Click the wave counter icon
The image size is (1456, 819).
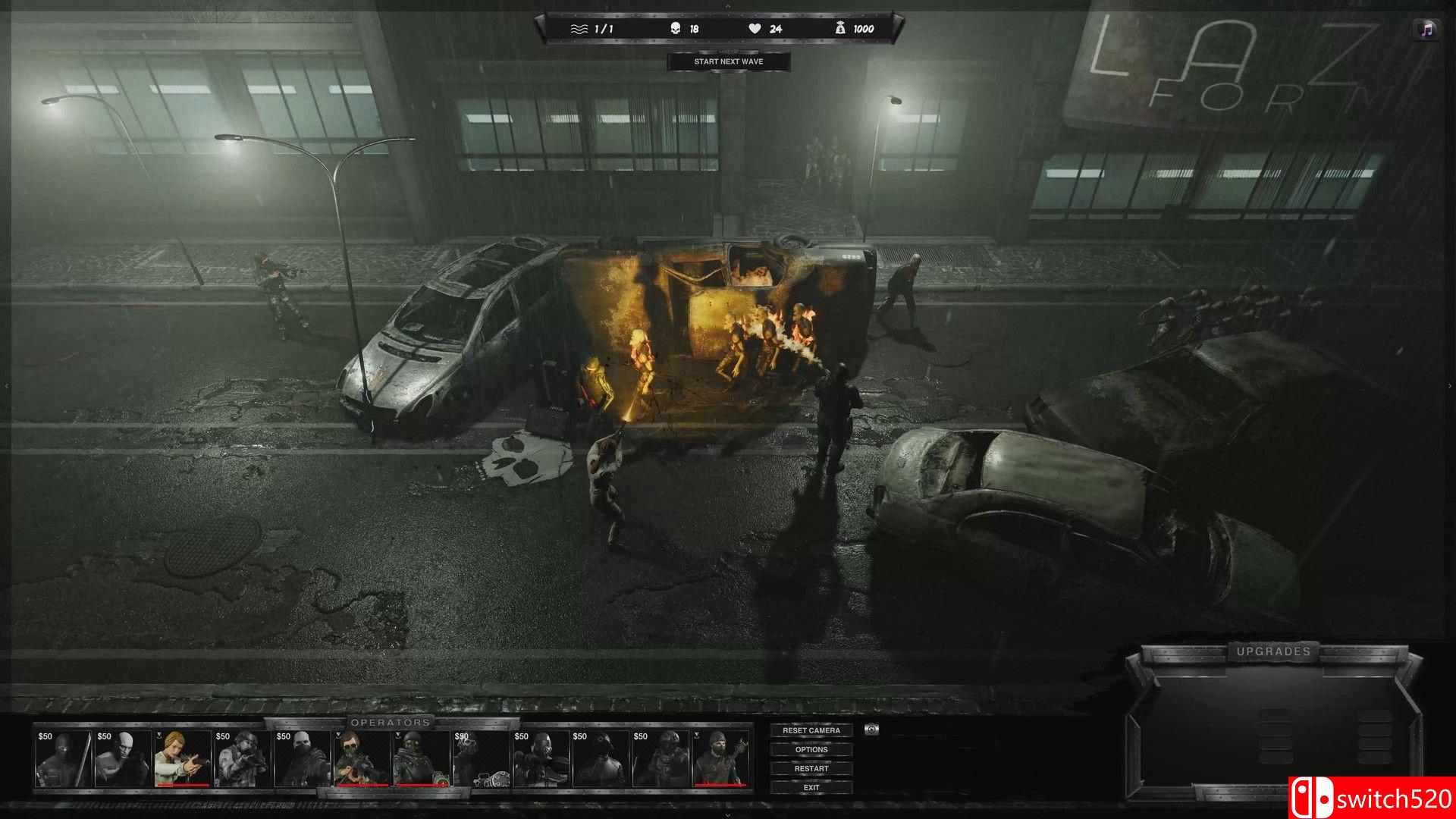[578, 29]
